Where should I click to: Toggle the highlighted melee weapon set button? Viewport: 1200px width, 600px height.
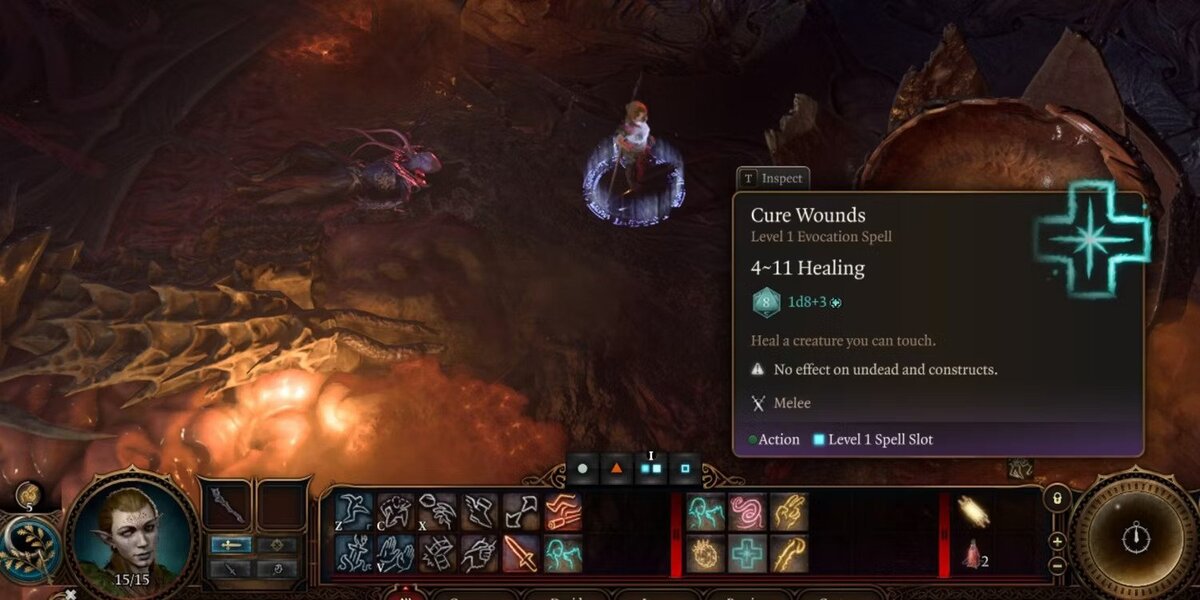click(230, 545)
